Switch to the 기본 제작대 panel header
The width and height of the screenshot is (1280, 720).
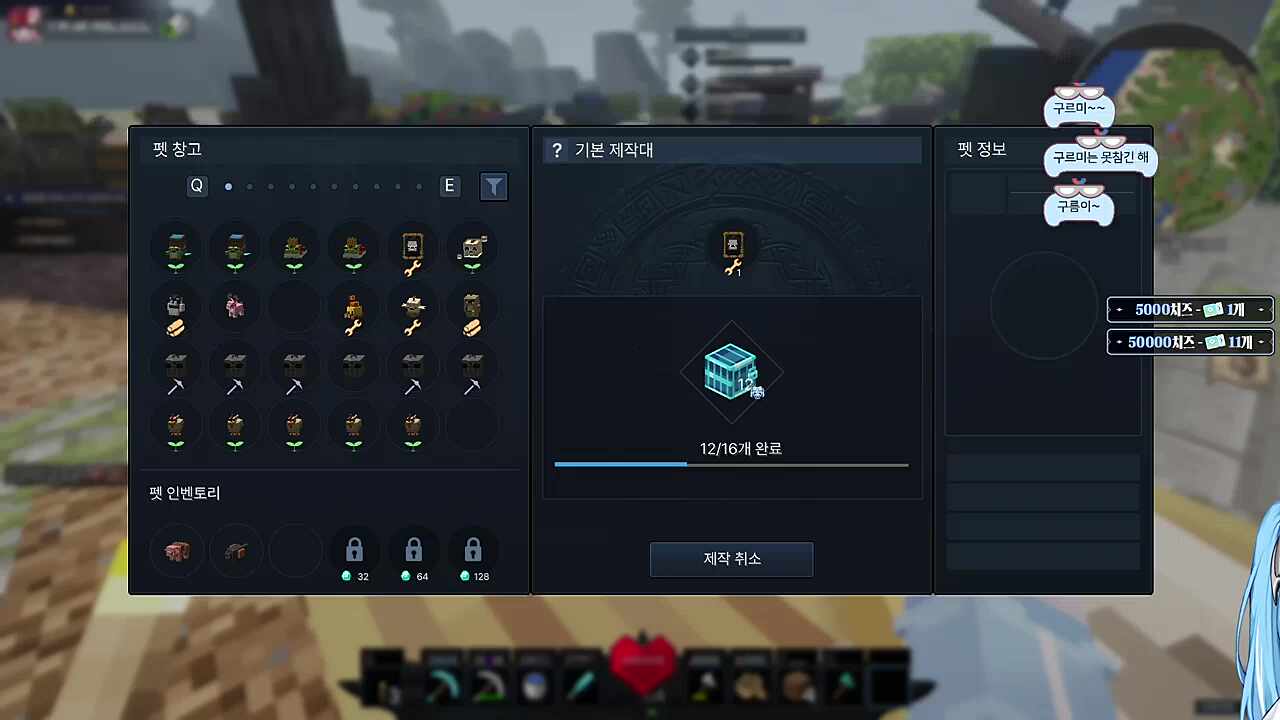(x=614, y=150)
